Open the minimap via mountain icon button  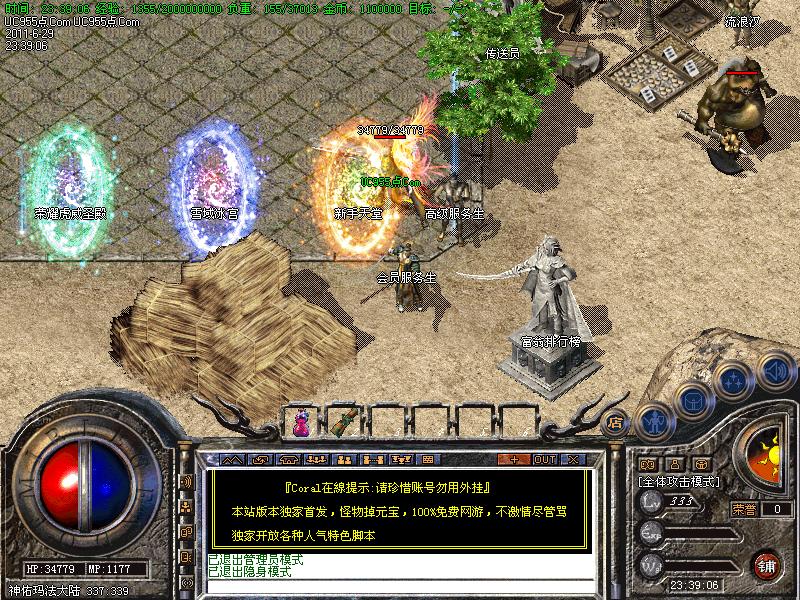[232, 459]
